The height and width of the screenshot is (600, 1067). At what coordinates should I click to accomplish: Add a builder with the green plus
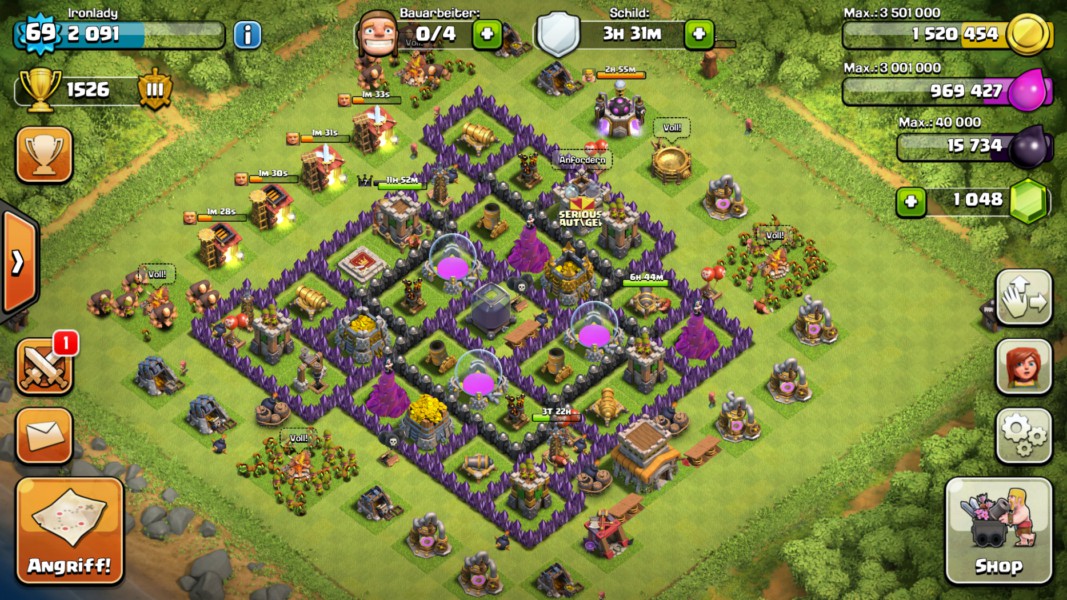click(487, 34)
